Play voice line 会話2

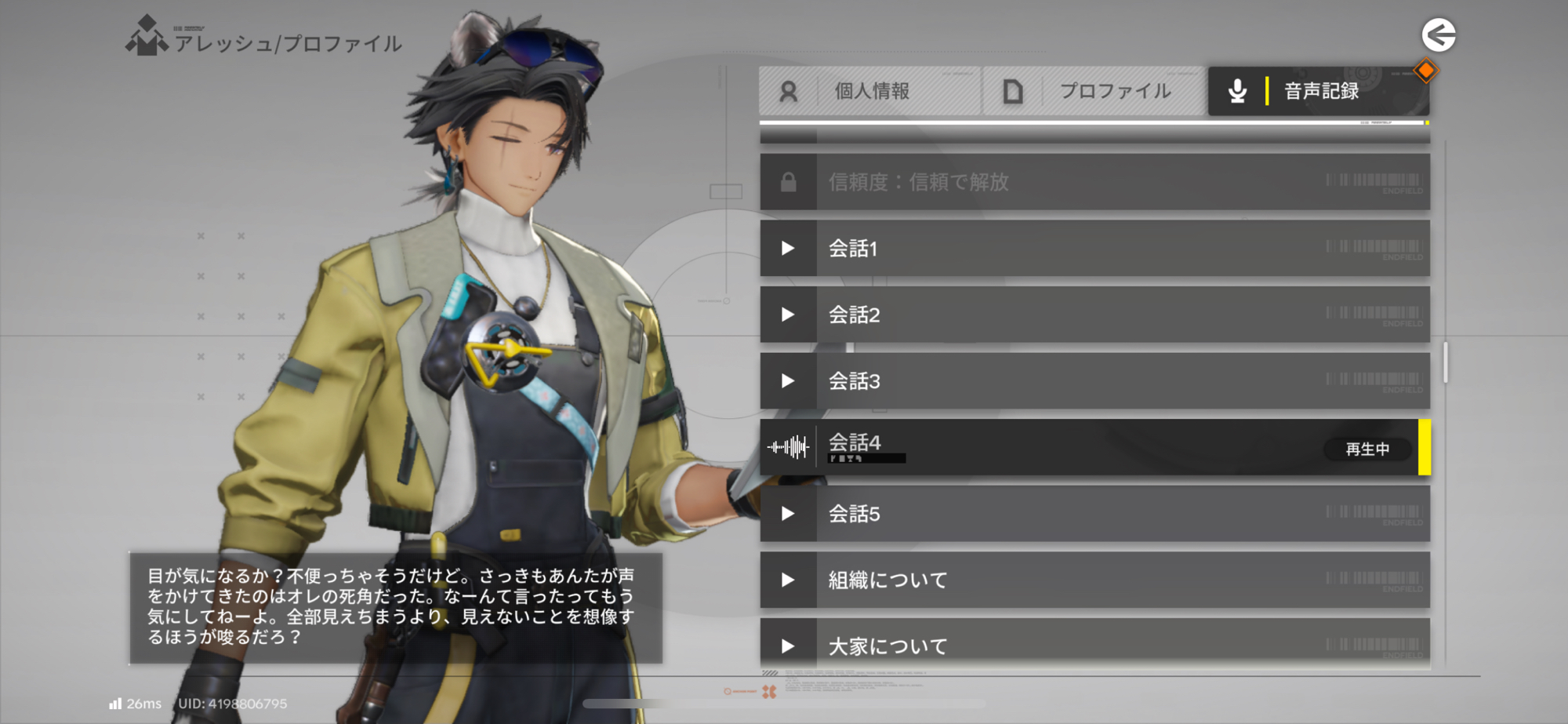coord(1094,315)
